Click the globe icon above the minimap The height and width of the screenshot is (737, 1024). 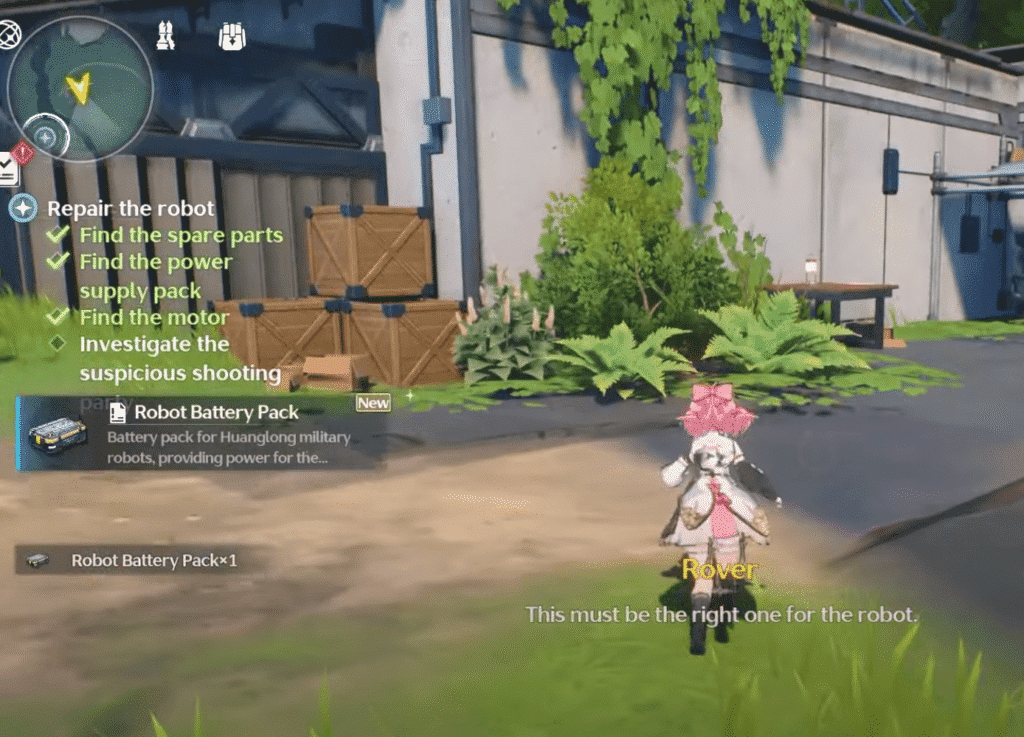click(x=10, y=36)
